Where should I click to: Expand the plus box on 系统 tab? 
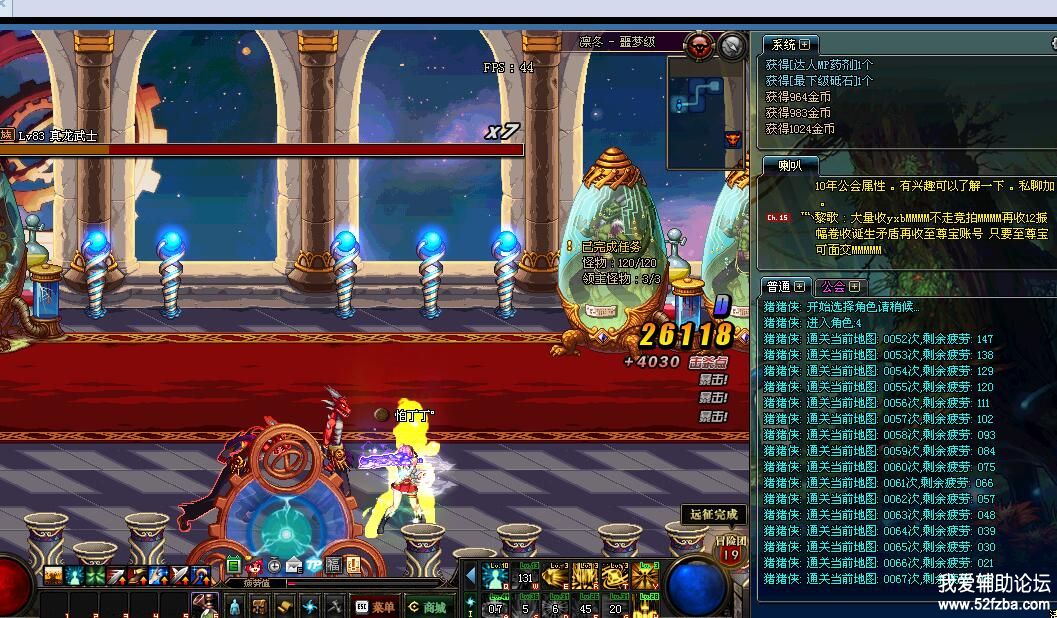[805, 44]
